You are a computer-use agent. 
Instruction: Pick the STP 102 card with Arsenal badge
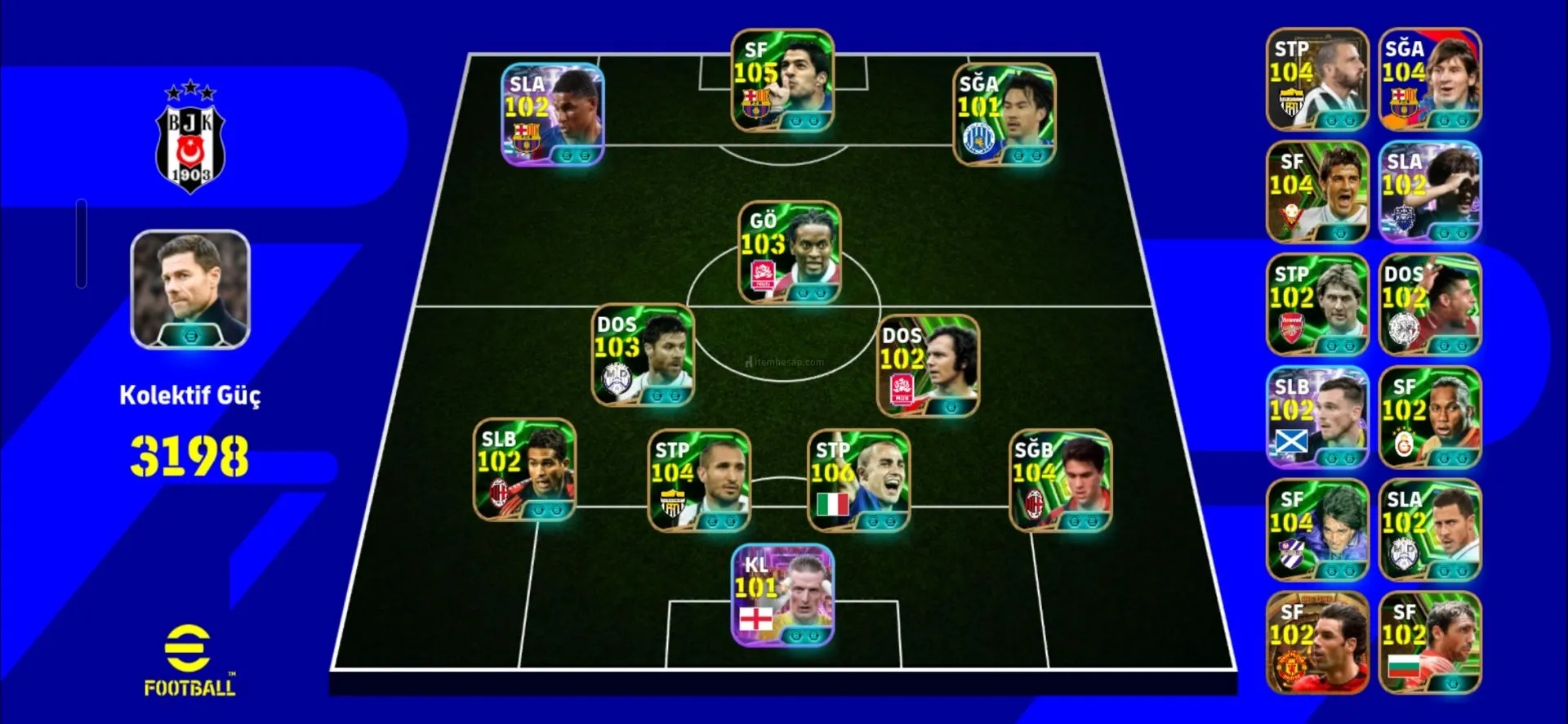pos(1316,305)
